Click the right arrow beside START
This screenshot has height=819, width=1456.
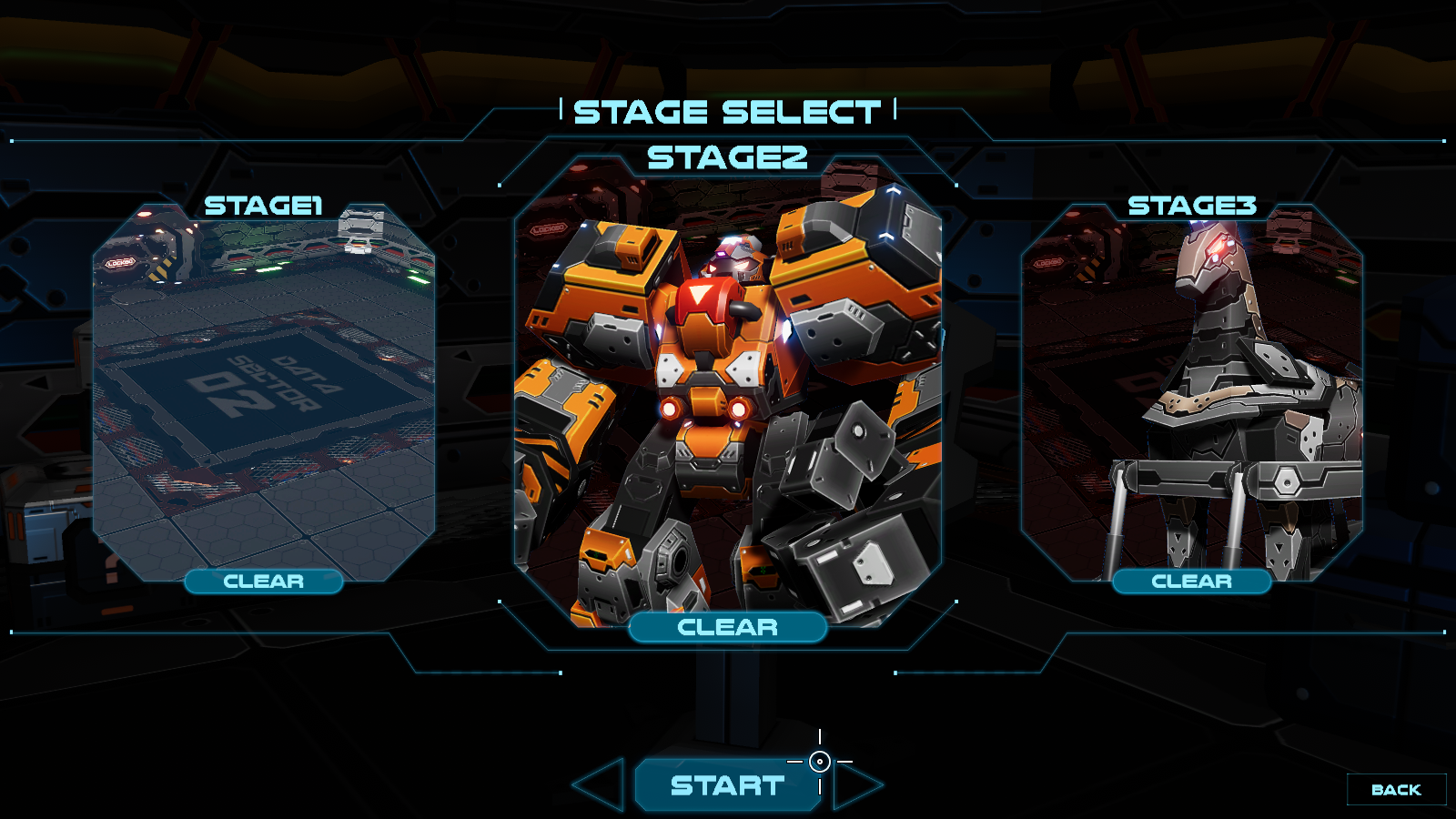pyautogui.click(x=855, y=784)
